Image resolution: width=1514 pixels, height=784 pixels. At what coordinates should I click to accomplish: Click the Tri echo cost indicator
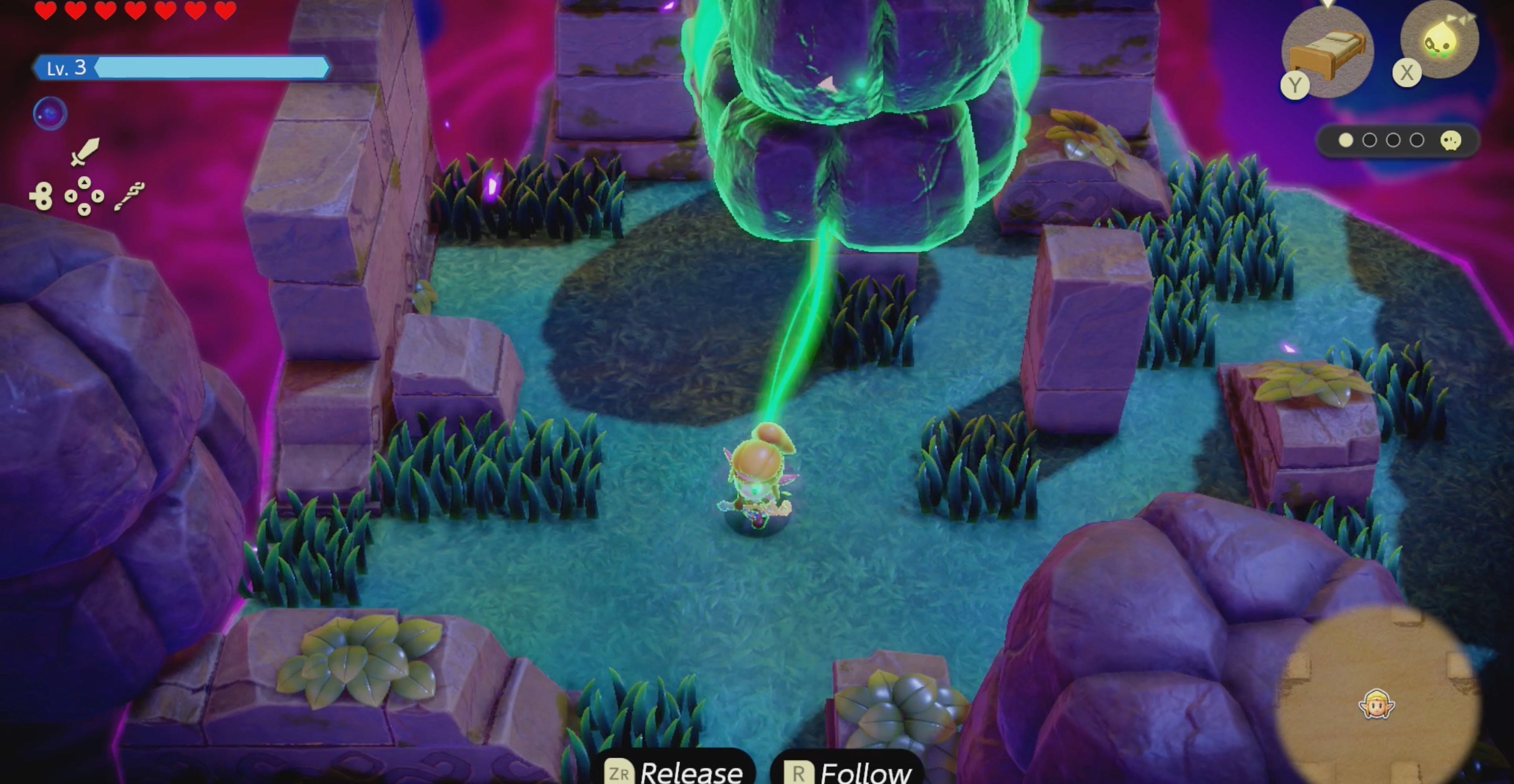[x=1397, y=140]
